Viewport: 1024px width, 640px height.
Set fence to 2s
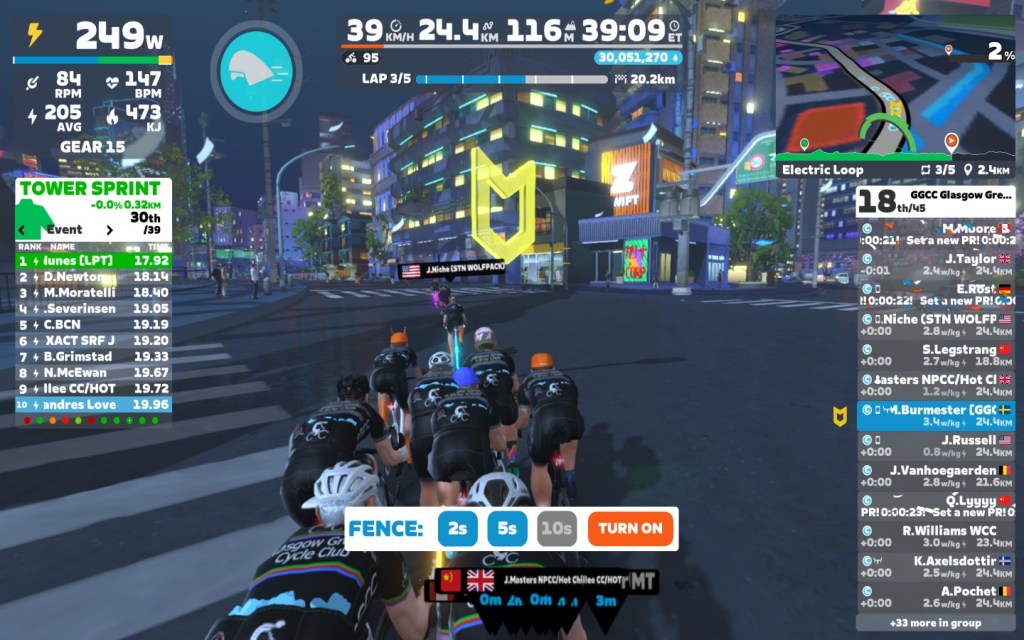click(458, 528)
